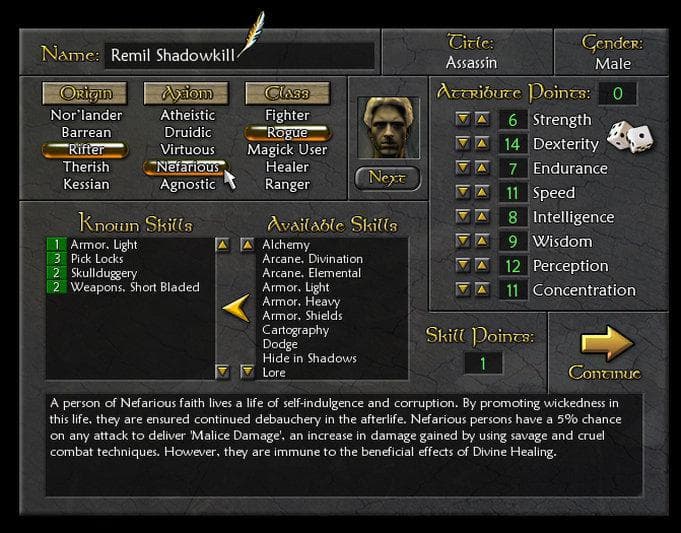Viewport: 681px width, 533px height.
Task: Pick the Druidic axiom
Action: click(187, 132)
